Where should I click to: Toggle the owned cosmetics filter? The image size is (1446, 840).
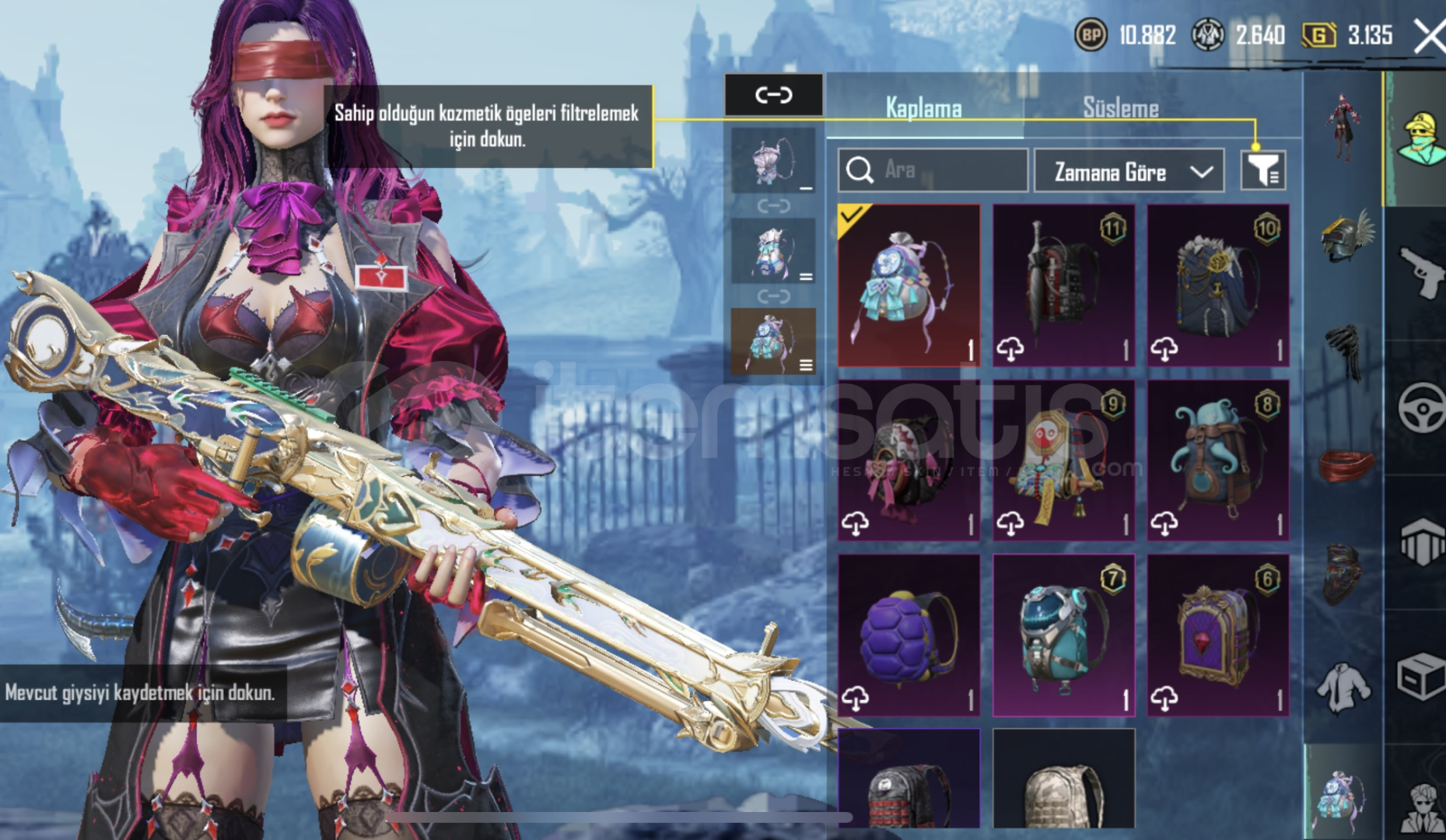coord(1262,170)
